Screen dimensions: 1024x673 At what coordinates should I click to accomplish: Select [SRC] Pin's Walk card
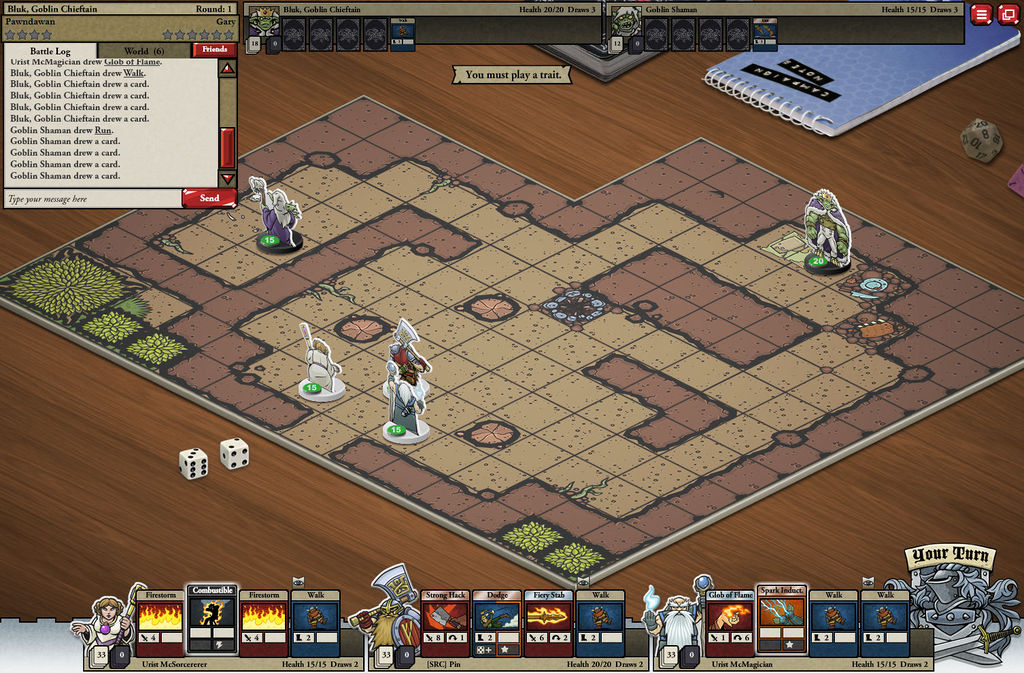(x=599, y=622)
